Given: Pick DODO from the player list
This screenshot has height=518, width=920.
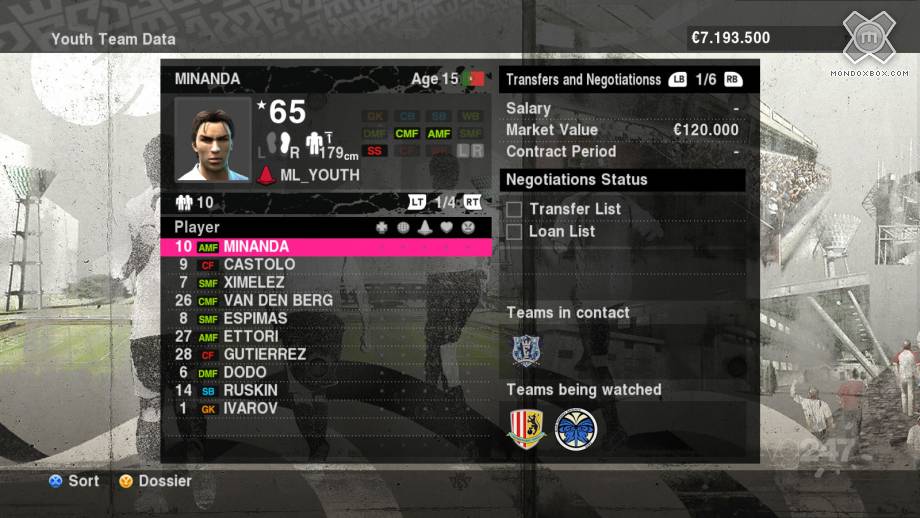Looking at the screenshot, I should [244, 372].
